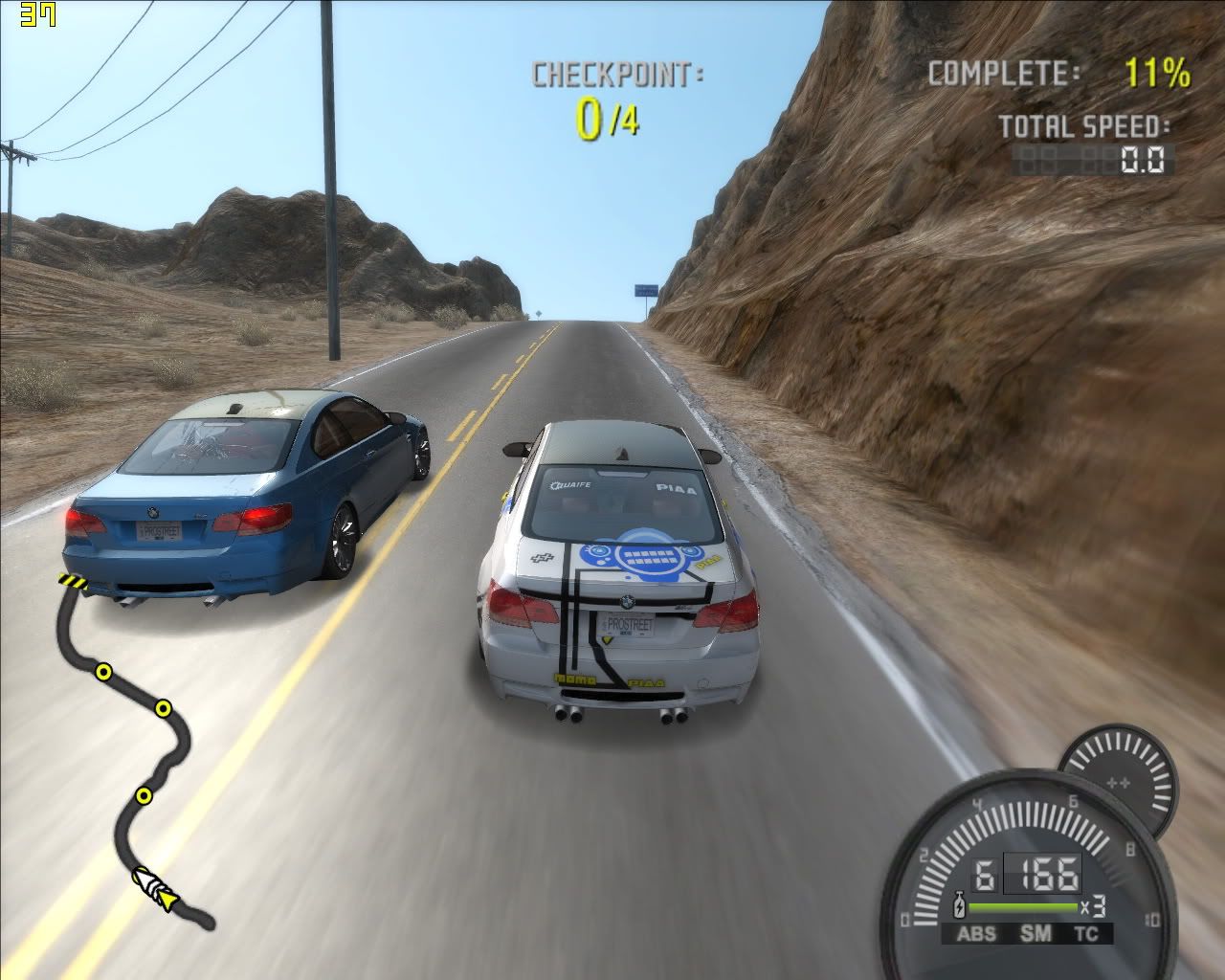Click the striped finish marker on the track map

pyautogui.click(x=73, y=582)
